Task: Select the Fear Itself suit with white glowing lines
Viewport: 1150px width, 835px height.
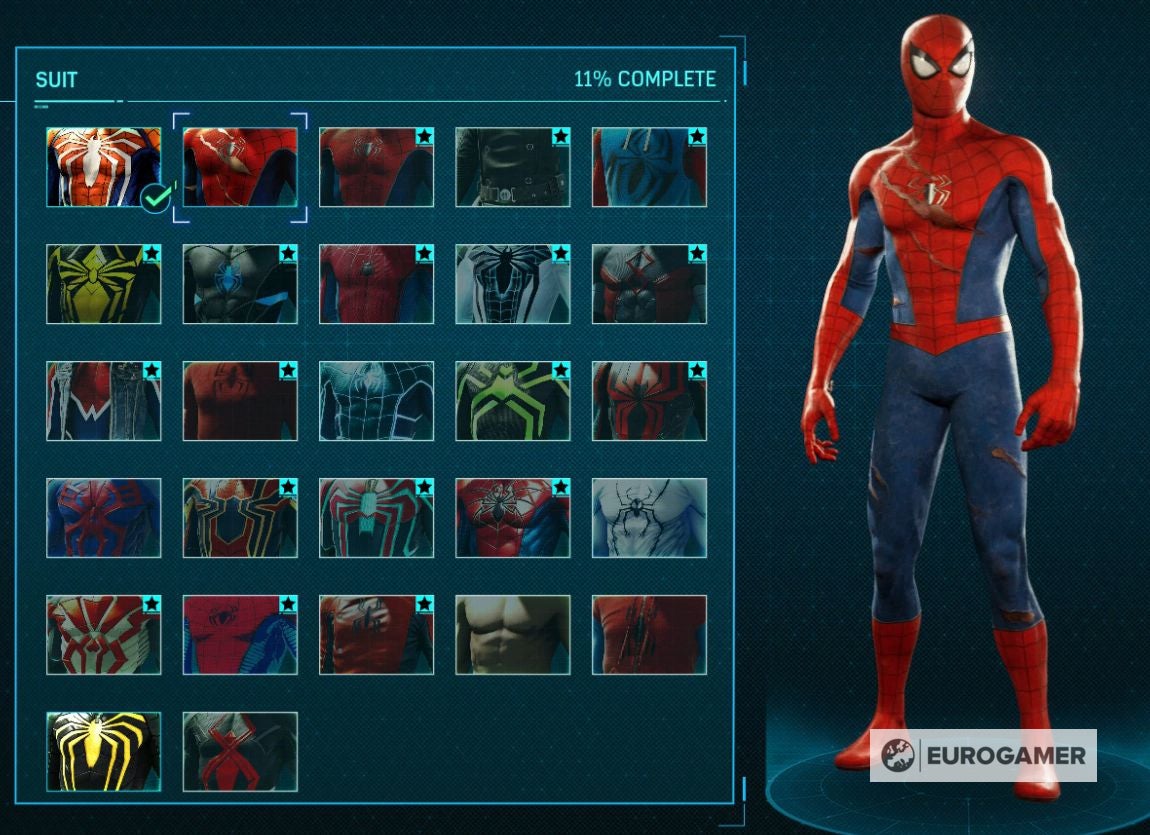Action: click(376, 401)
